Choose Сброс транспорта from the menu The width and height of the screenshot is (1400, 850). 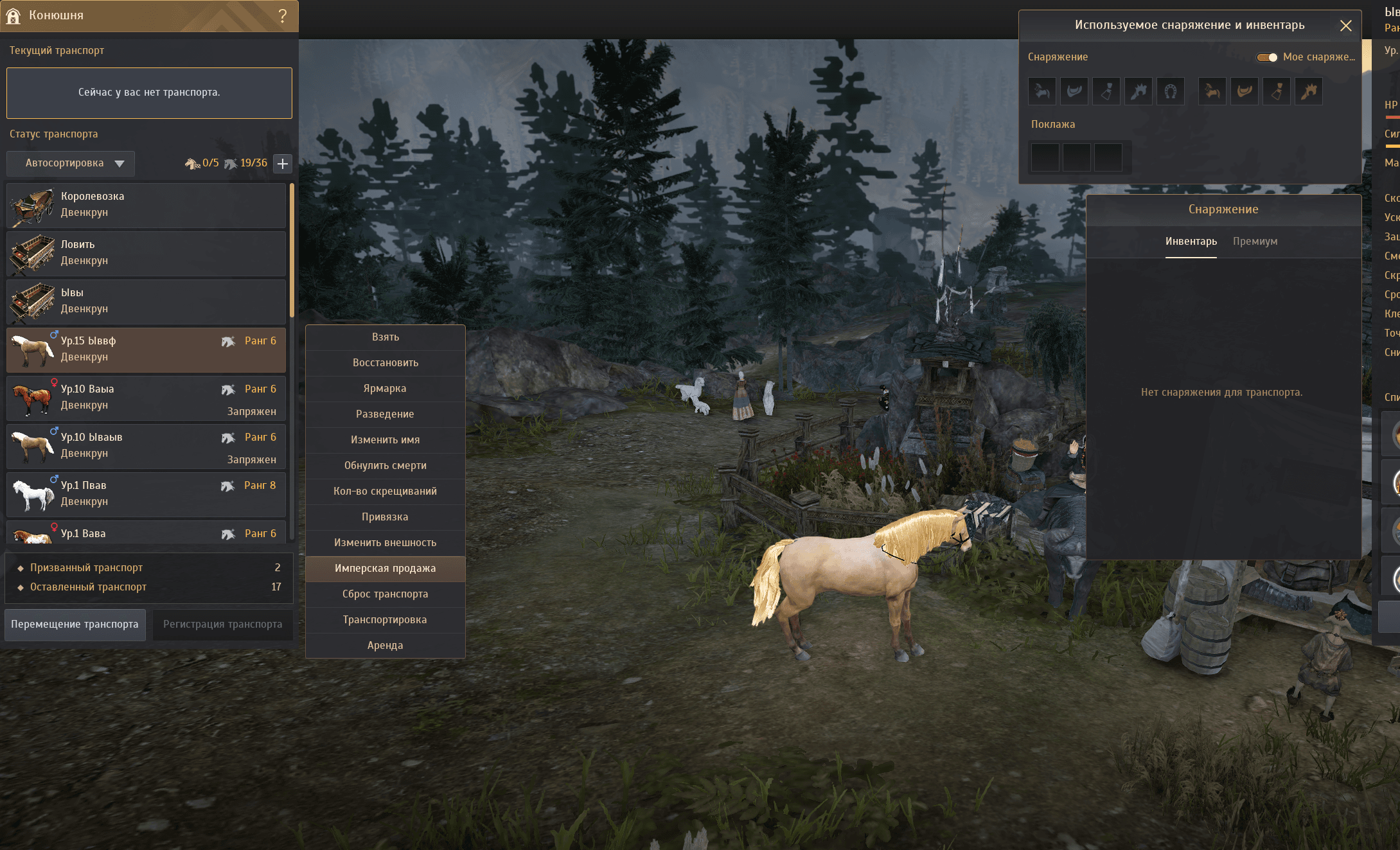coord(385,594)
